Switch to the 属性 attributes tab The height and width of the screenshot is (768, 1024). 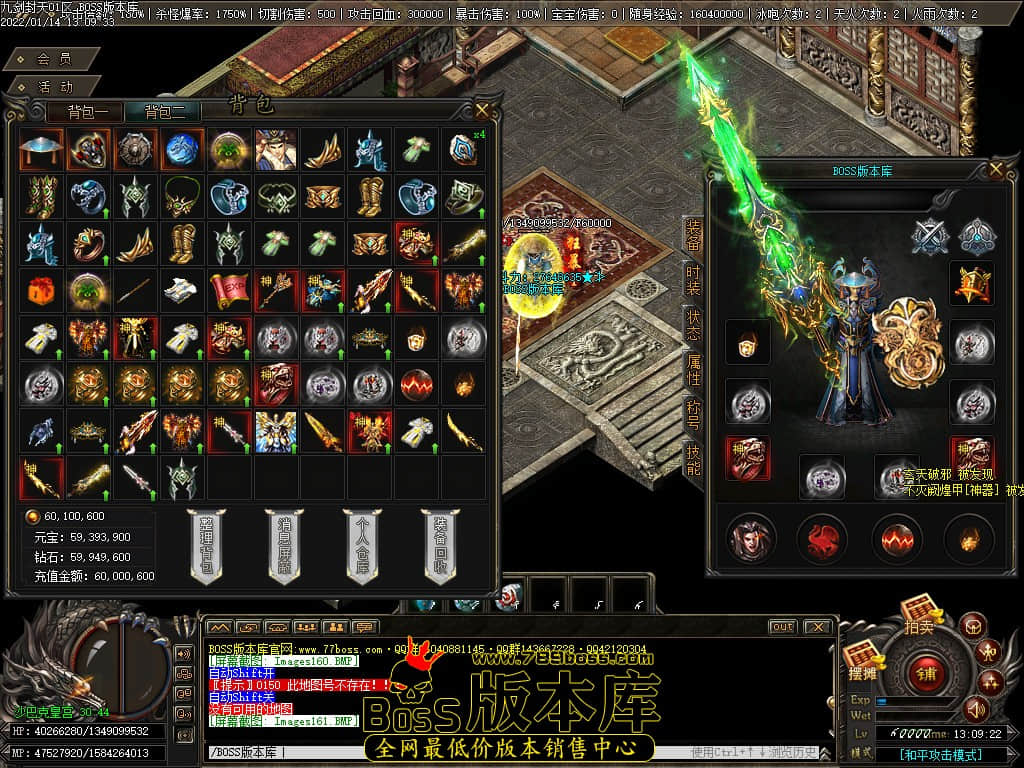692,369
